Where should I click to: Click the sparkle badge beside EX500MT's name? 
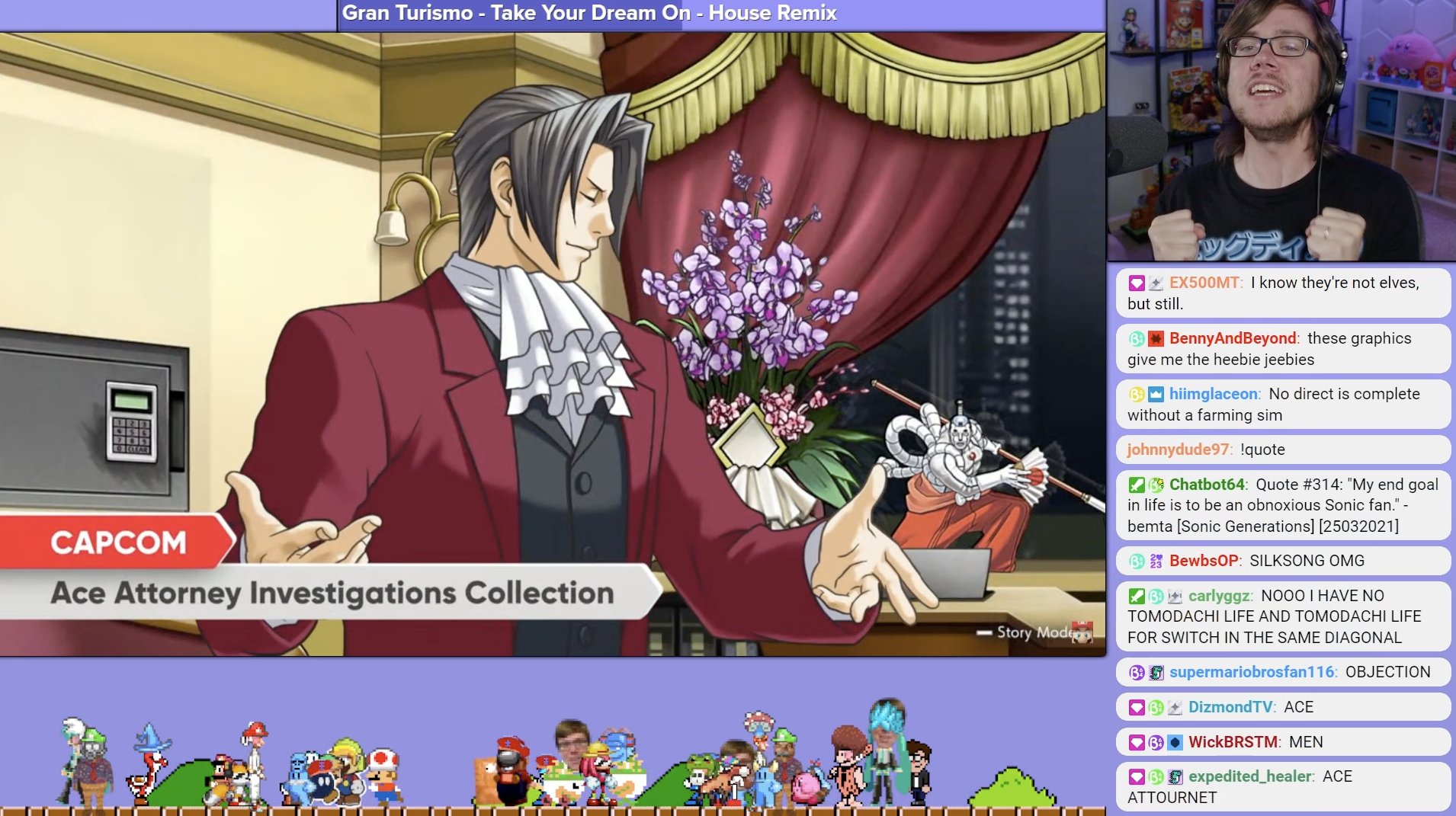coord(1156,283)
